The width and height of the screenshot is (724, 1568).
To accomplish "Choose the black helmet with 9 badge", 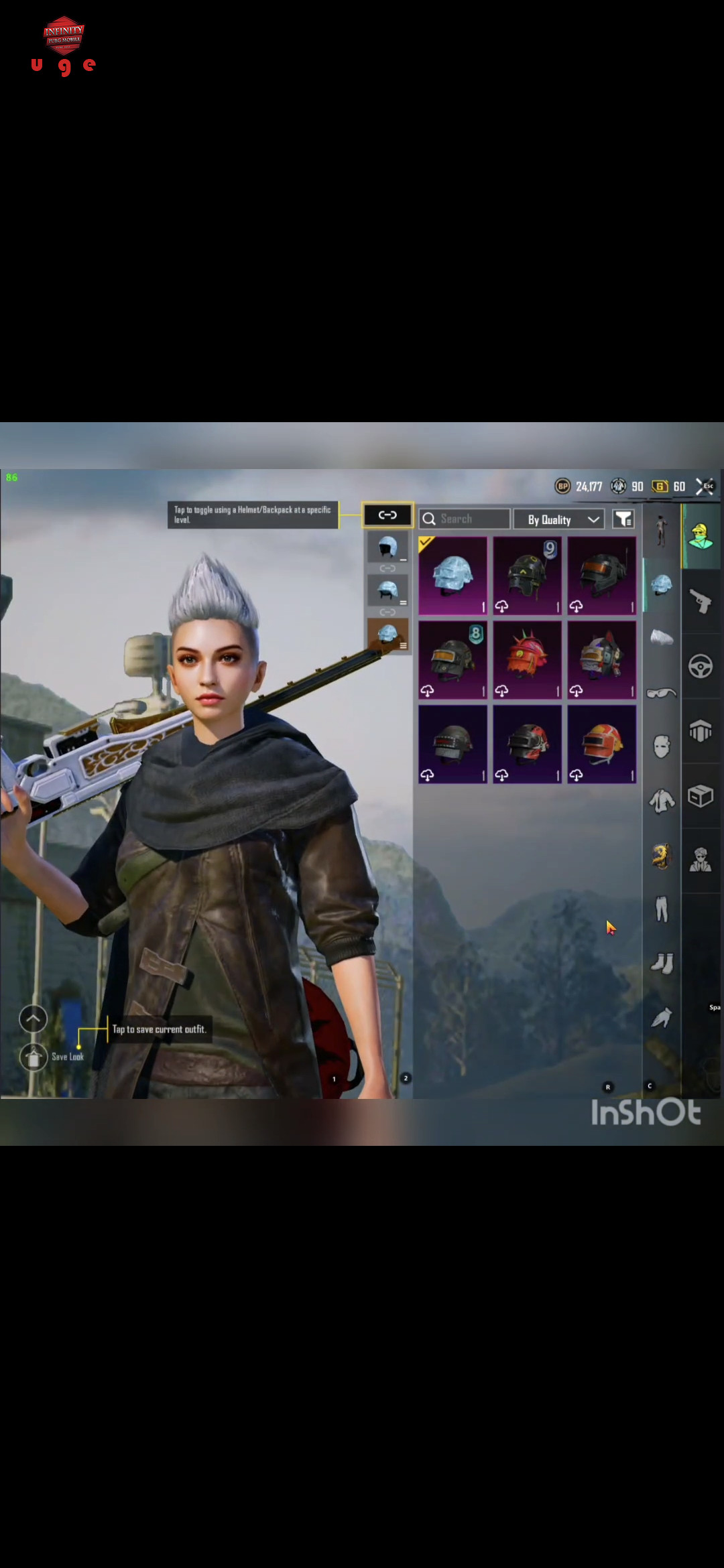I will (528, 576).
